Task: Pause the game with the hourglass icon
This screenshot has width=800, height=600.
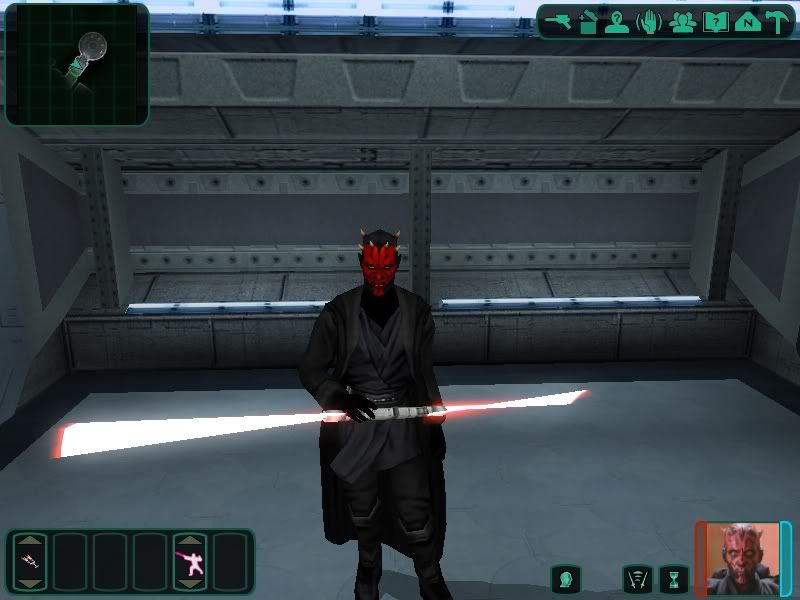Action: [x=674, y=578]
